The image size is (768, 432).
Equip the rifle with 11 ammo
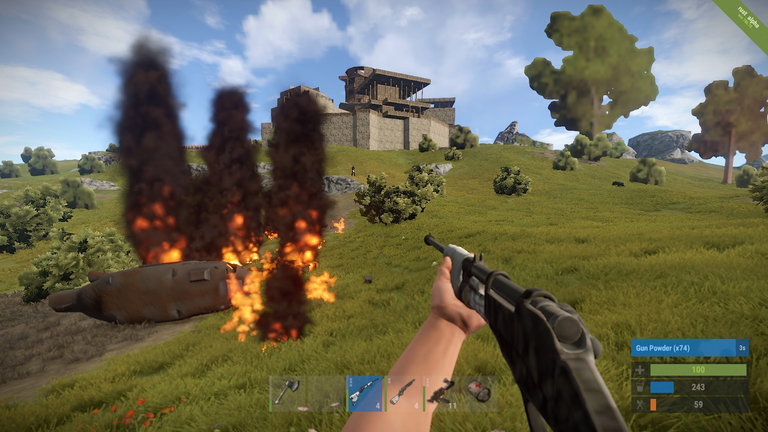(x=441, y=393)
